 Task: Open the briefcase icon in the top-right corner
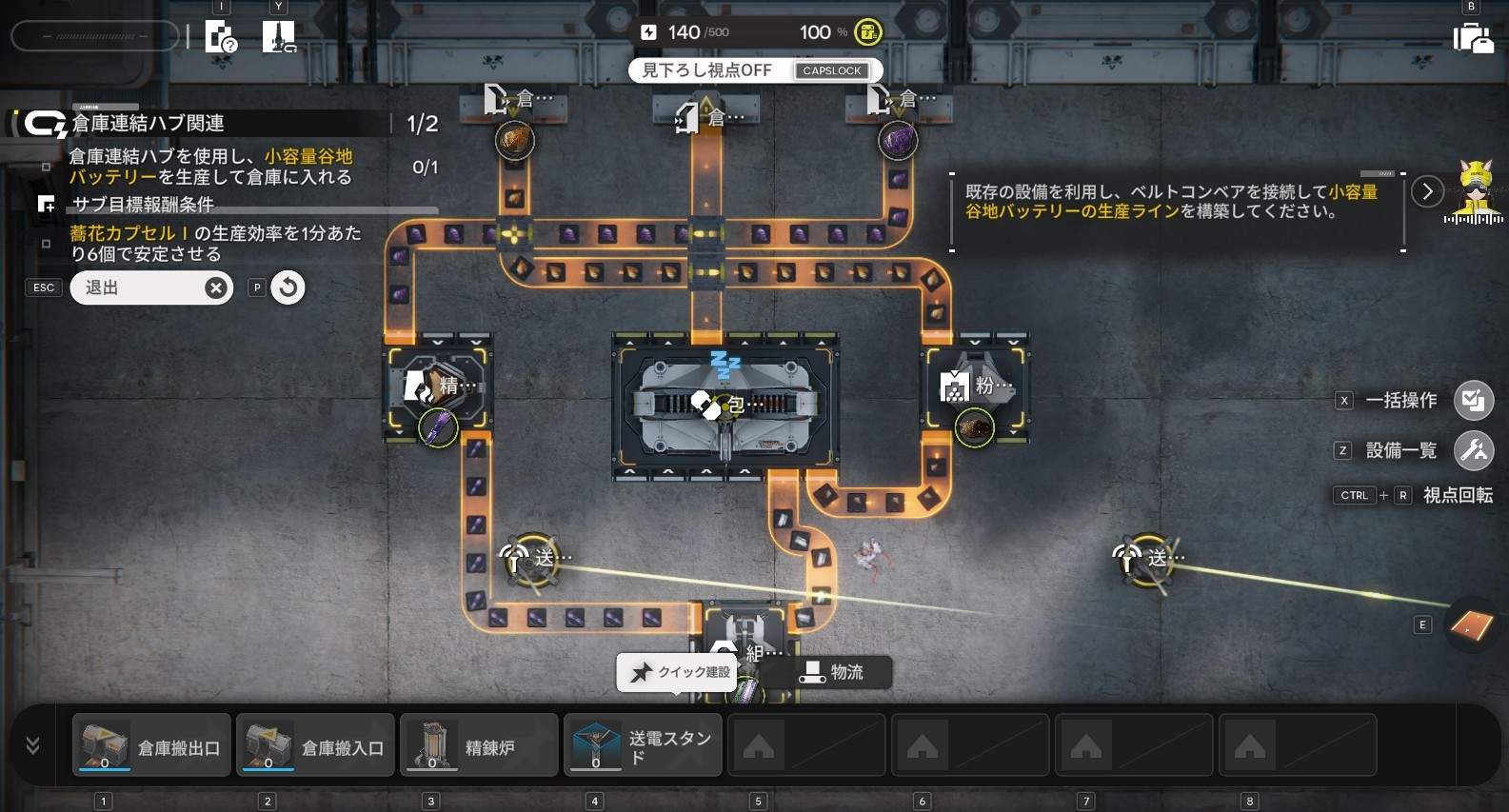point(1472,38)
